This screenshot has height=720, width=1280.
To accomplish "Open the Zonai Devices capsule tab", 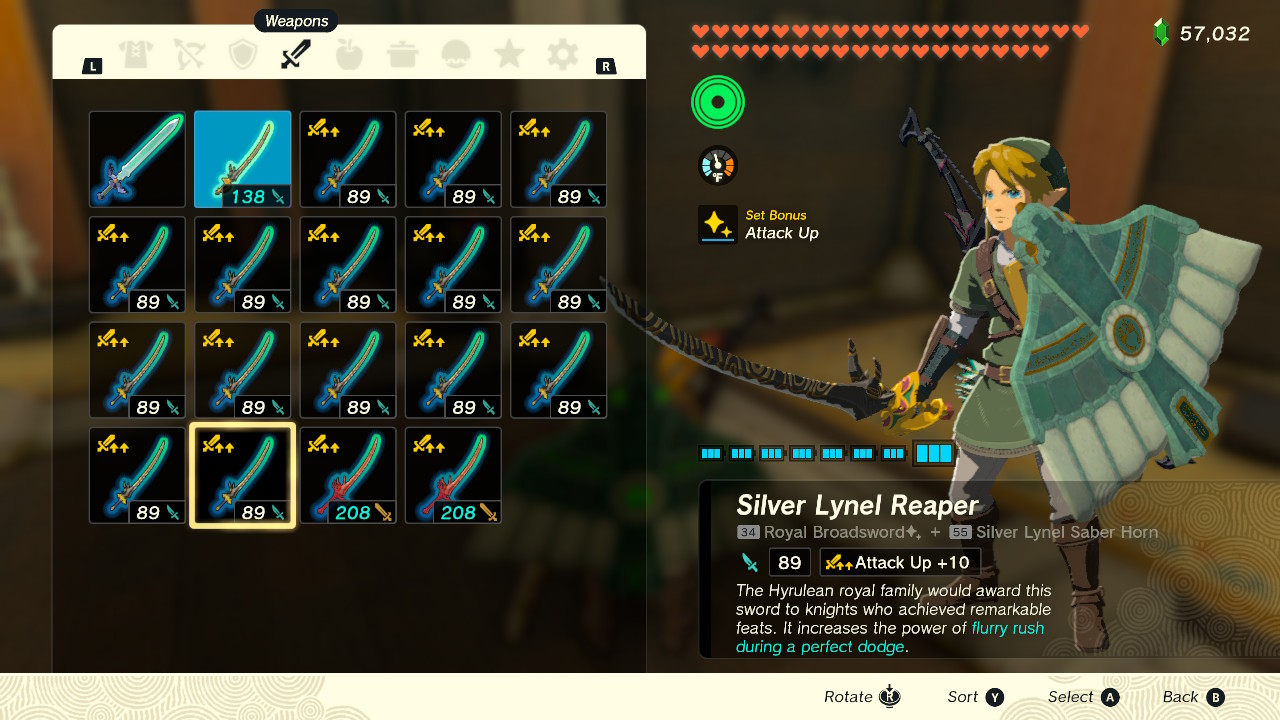I will tap(456, 55).
